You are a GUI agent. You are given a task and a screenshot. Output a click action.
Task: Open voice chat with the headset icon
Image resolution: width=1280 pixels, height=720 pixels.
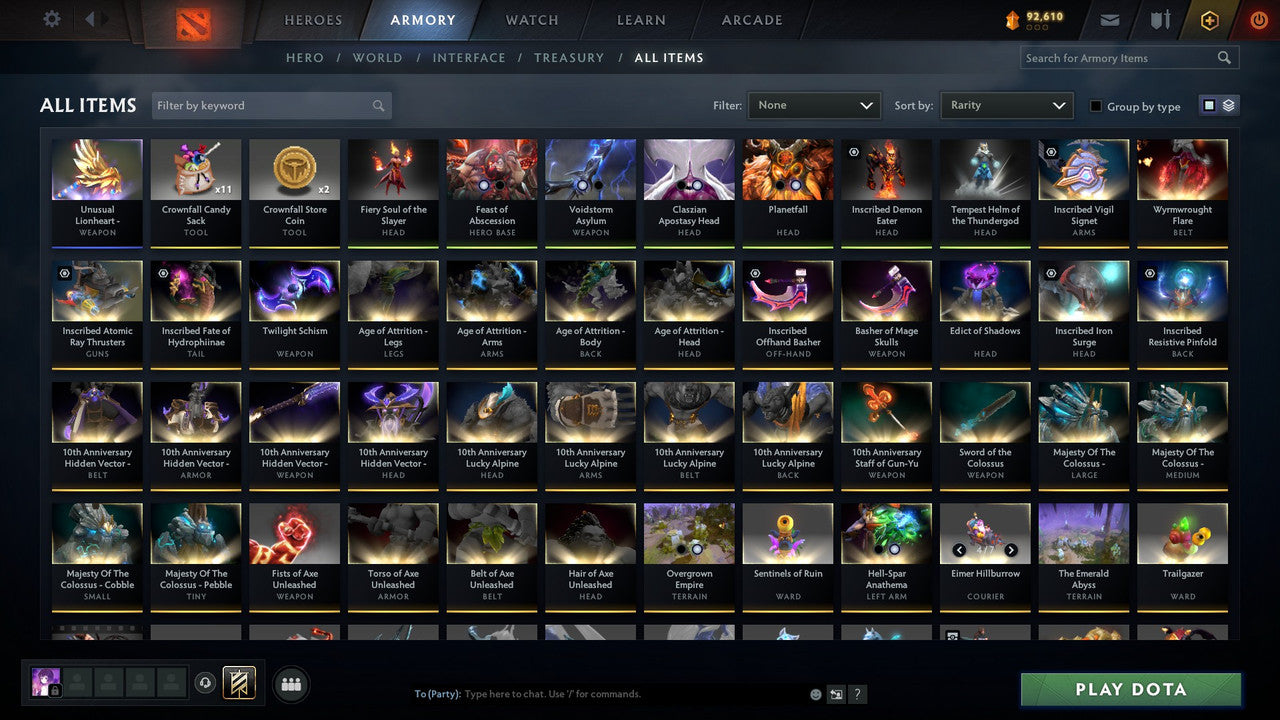pos(206,683)
